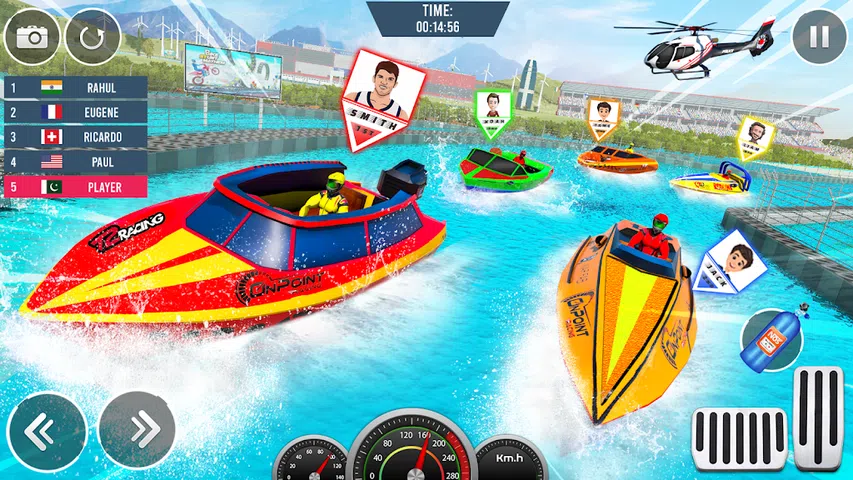Steer left with the double-chevron button
The width and height of the screenshot is (853, 480).
click(46, 431)
